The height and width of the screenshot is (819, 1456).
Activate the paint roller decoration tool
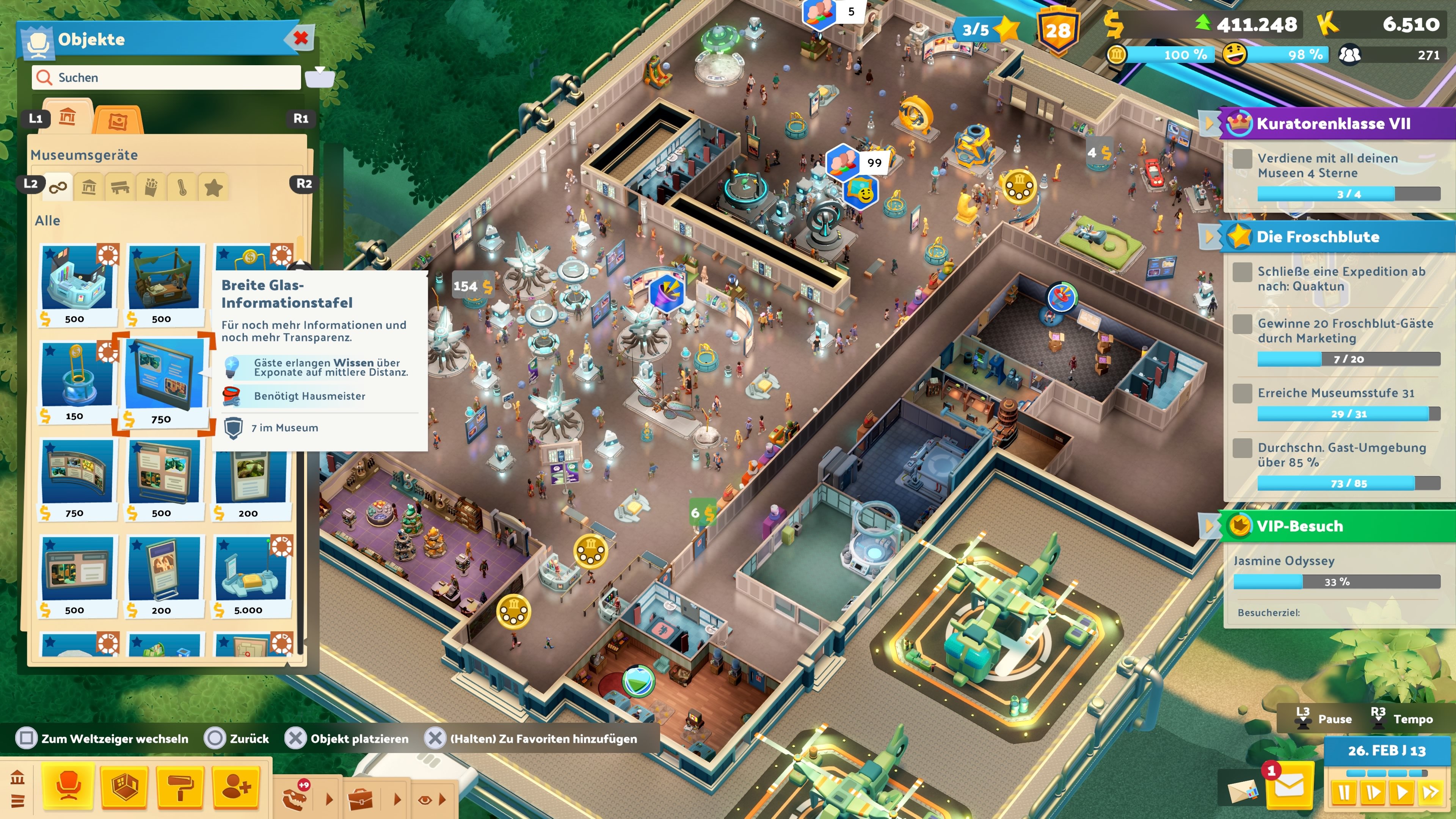tap(180, 788)
